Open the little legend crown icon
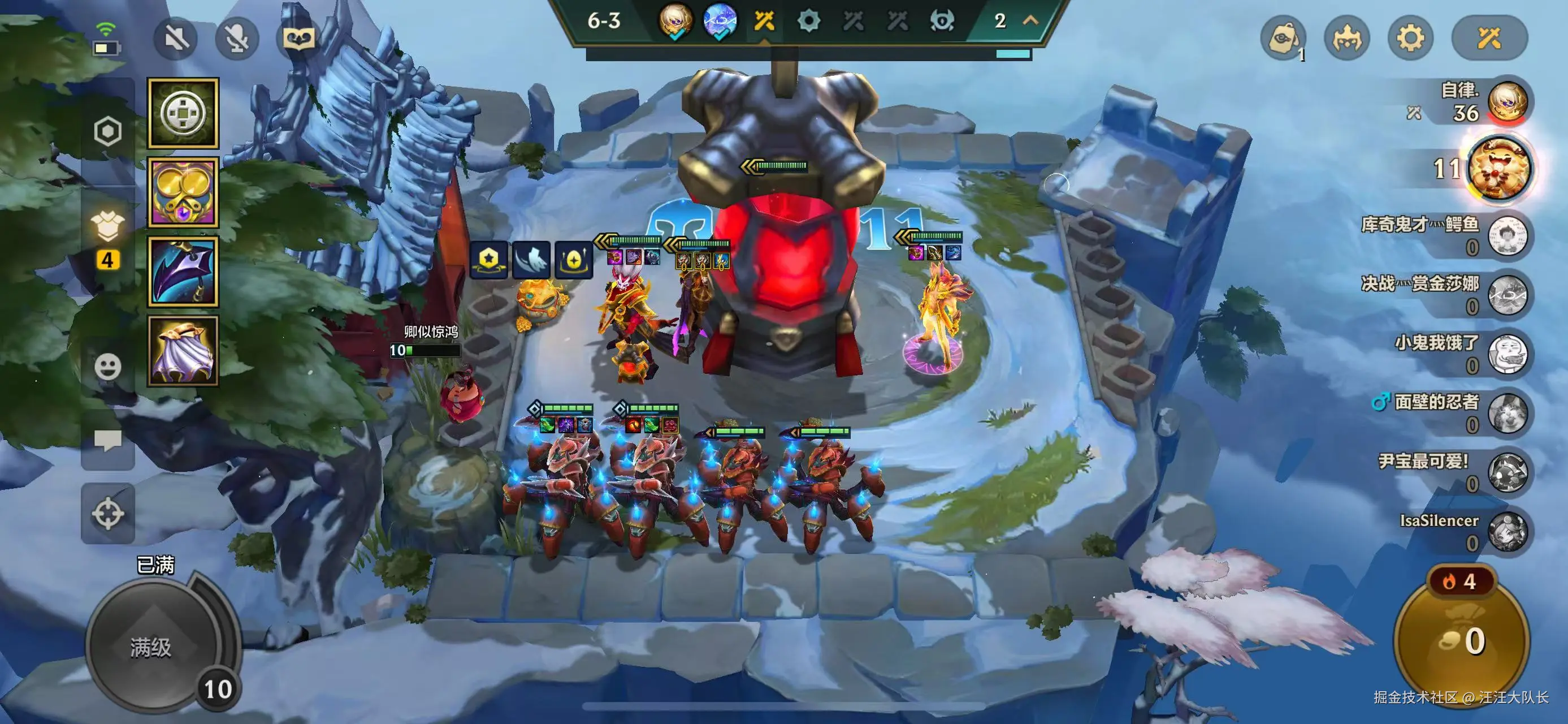The height and width of the screenshot is (724, 1568). 1347,39
